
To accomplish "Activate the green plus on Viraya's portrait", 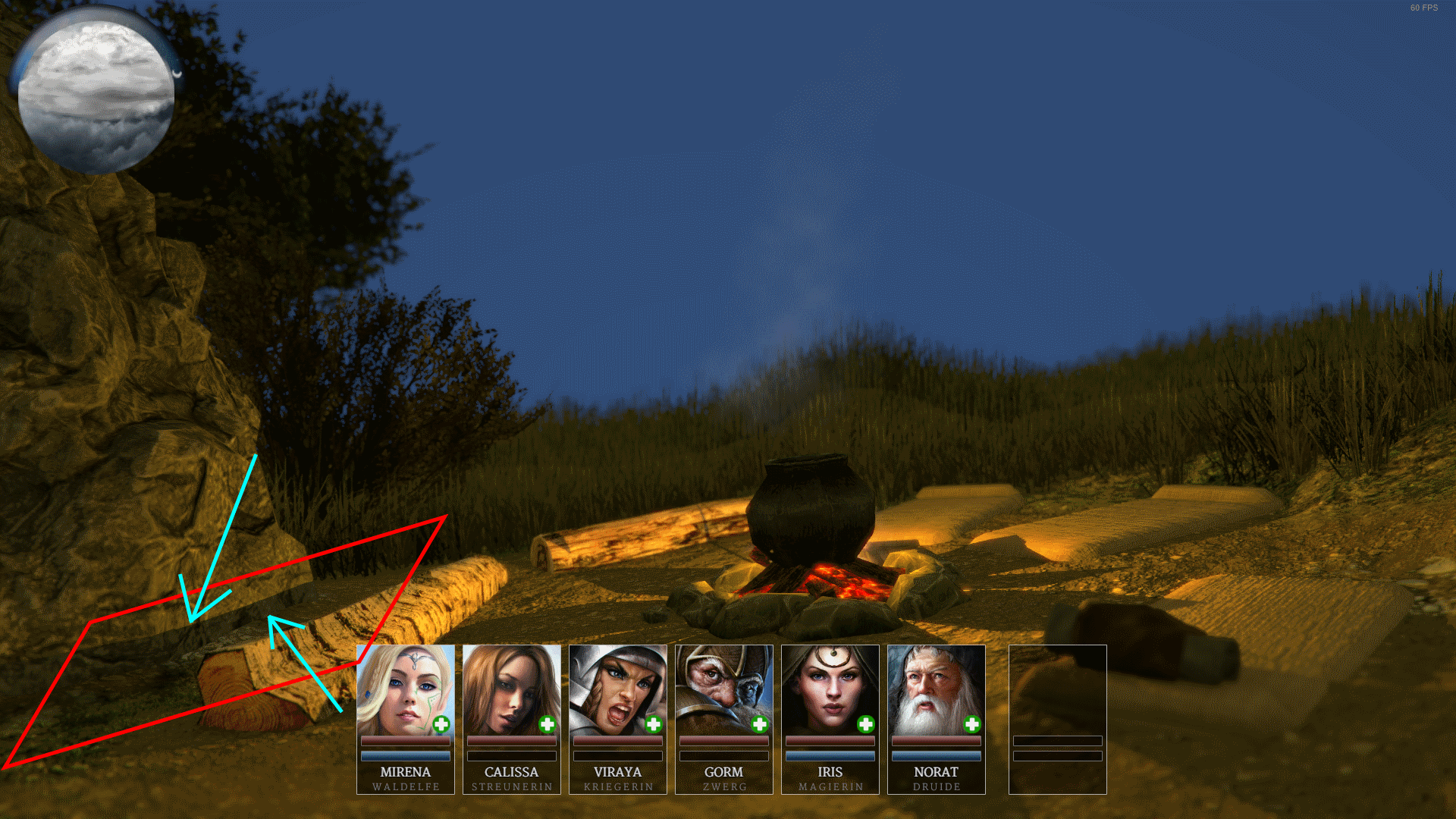I will click(x=654, y=724).
